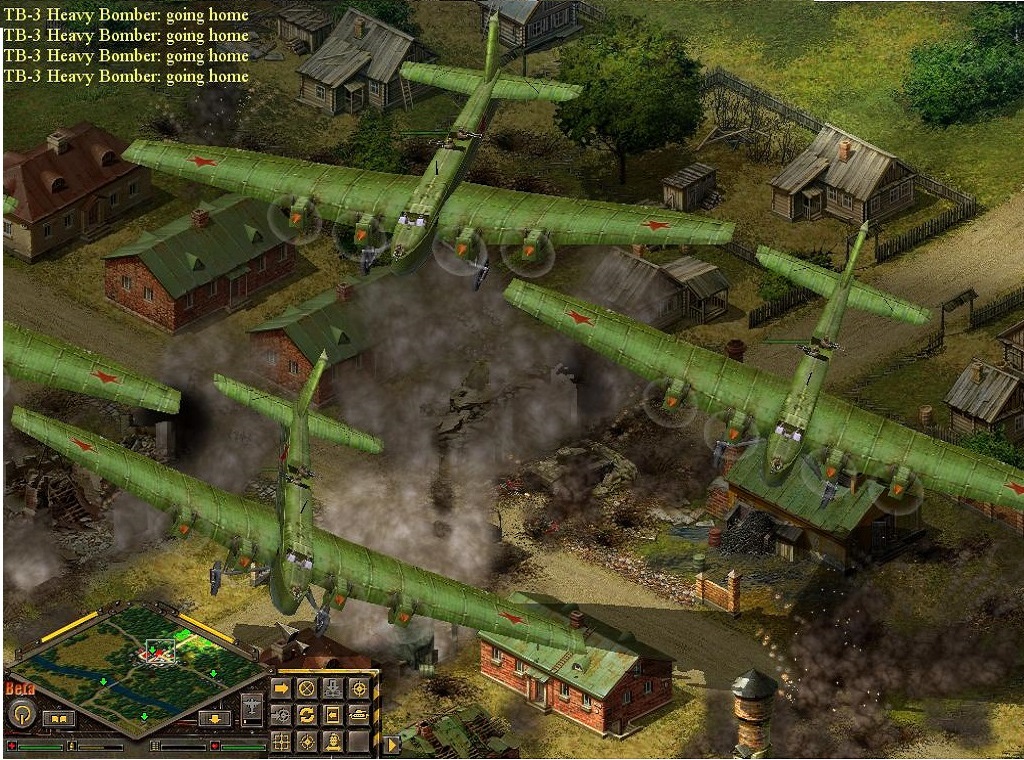The width and height of the screenshot is (1024, 760).
Task: Select the boxed left-arrow command
Action: tap(332, 715)
